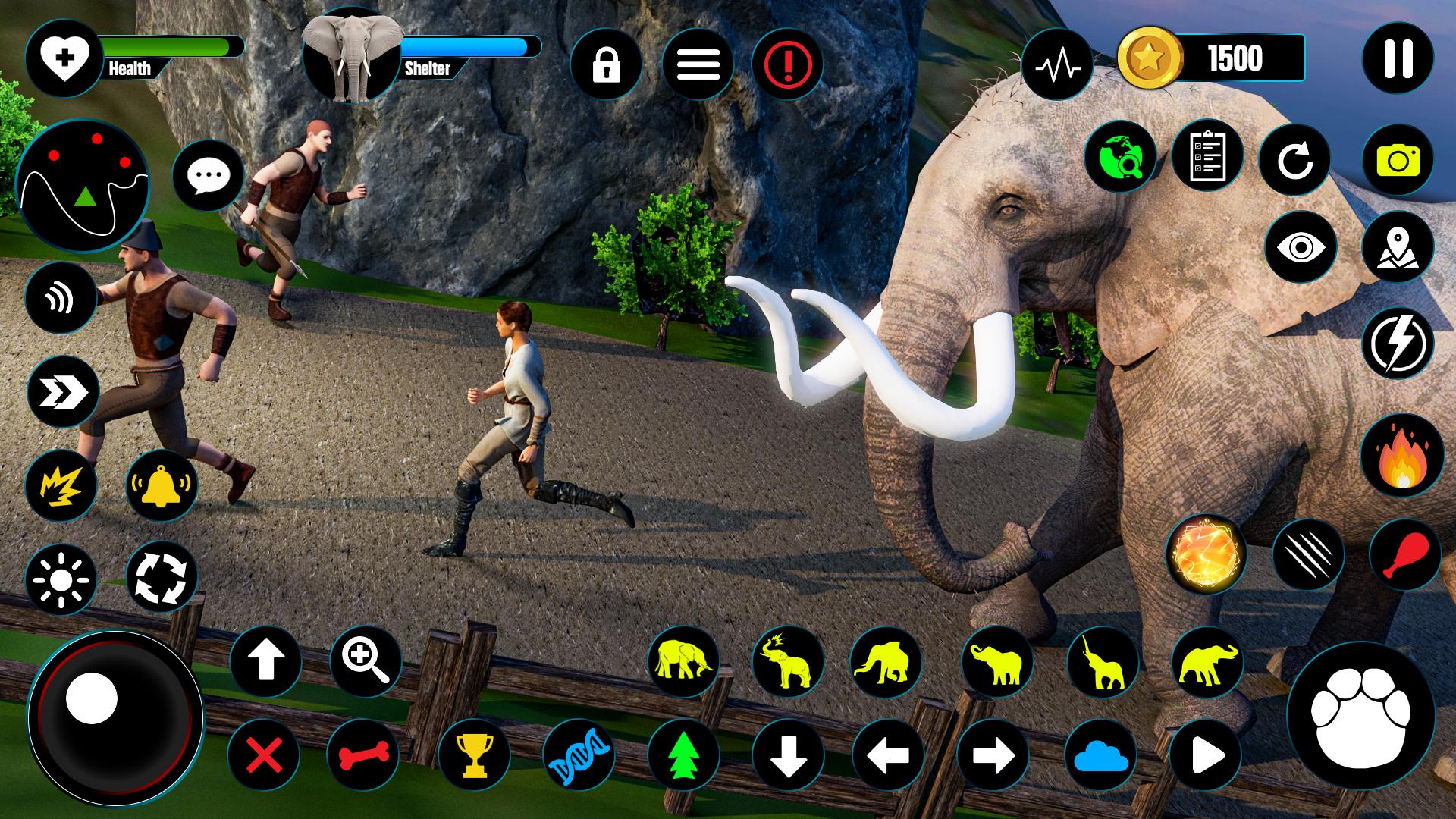Eat with the meat drumstick button
The image size is (1456, 819).
pos(1404,556)
